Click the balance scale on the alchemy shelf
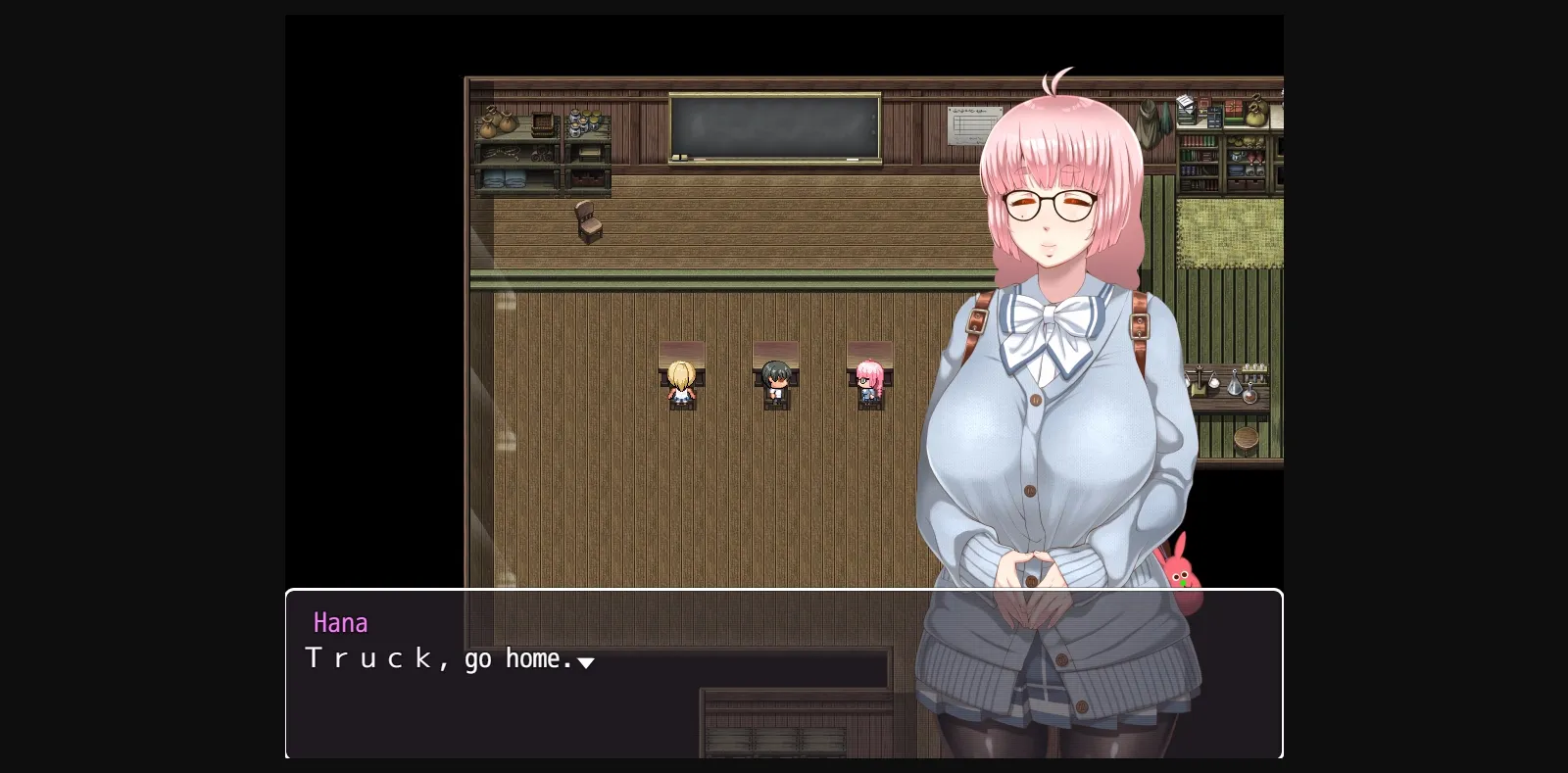This screenshot has width=1568, height=773. [x=1201, y=379]
